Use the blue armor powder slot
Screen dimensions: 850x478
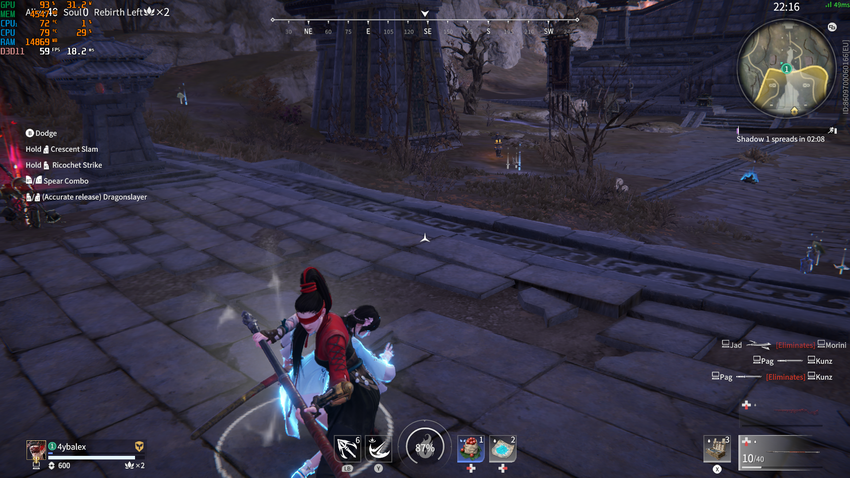click(x=502, y=448)
